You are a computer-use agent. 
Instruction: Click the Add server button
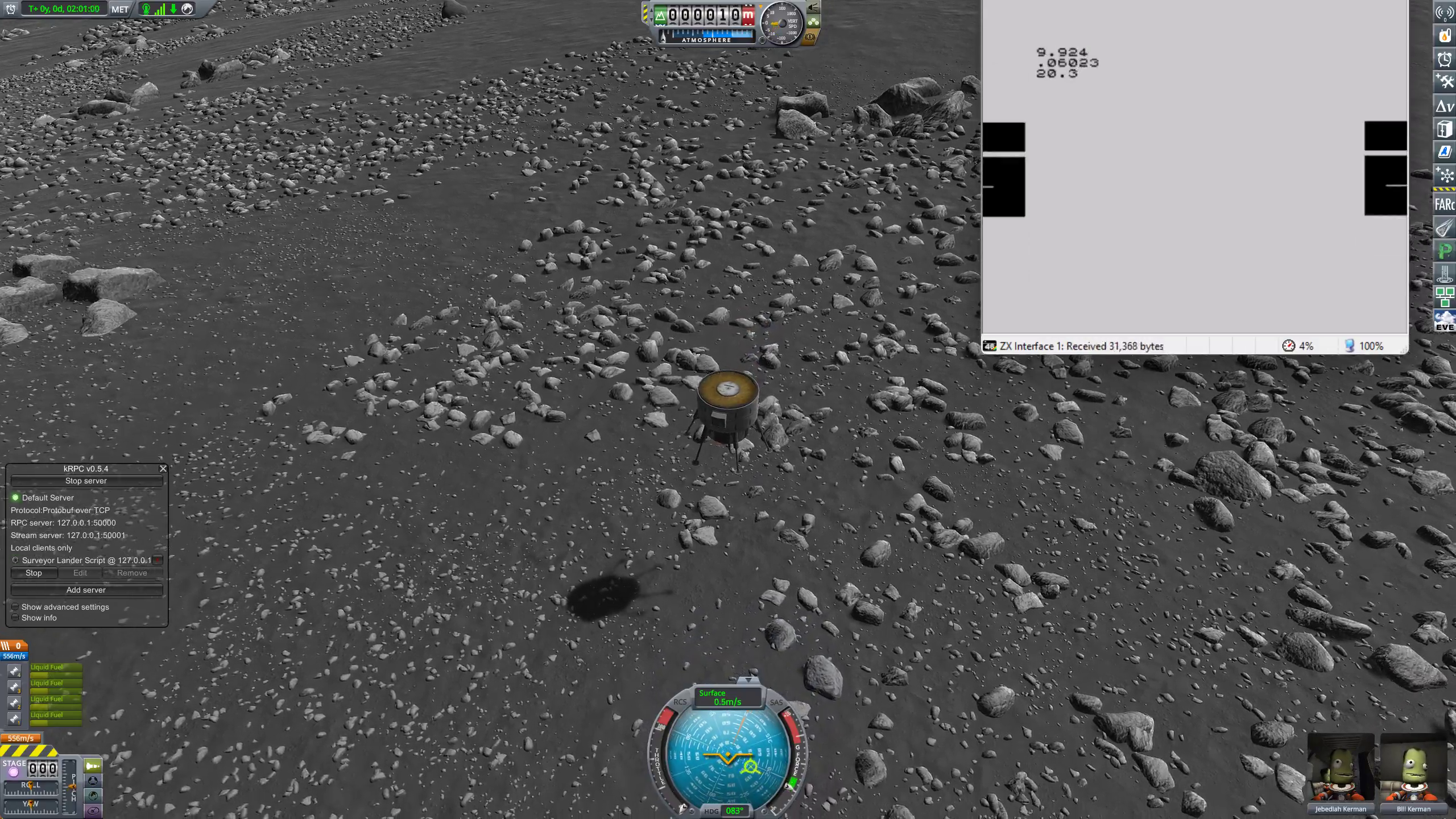click(x=86, y=590)
